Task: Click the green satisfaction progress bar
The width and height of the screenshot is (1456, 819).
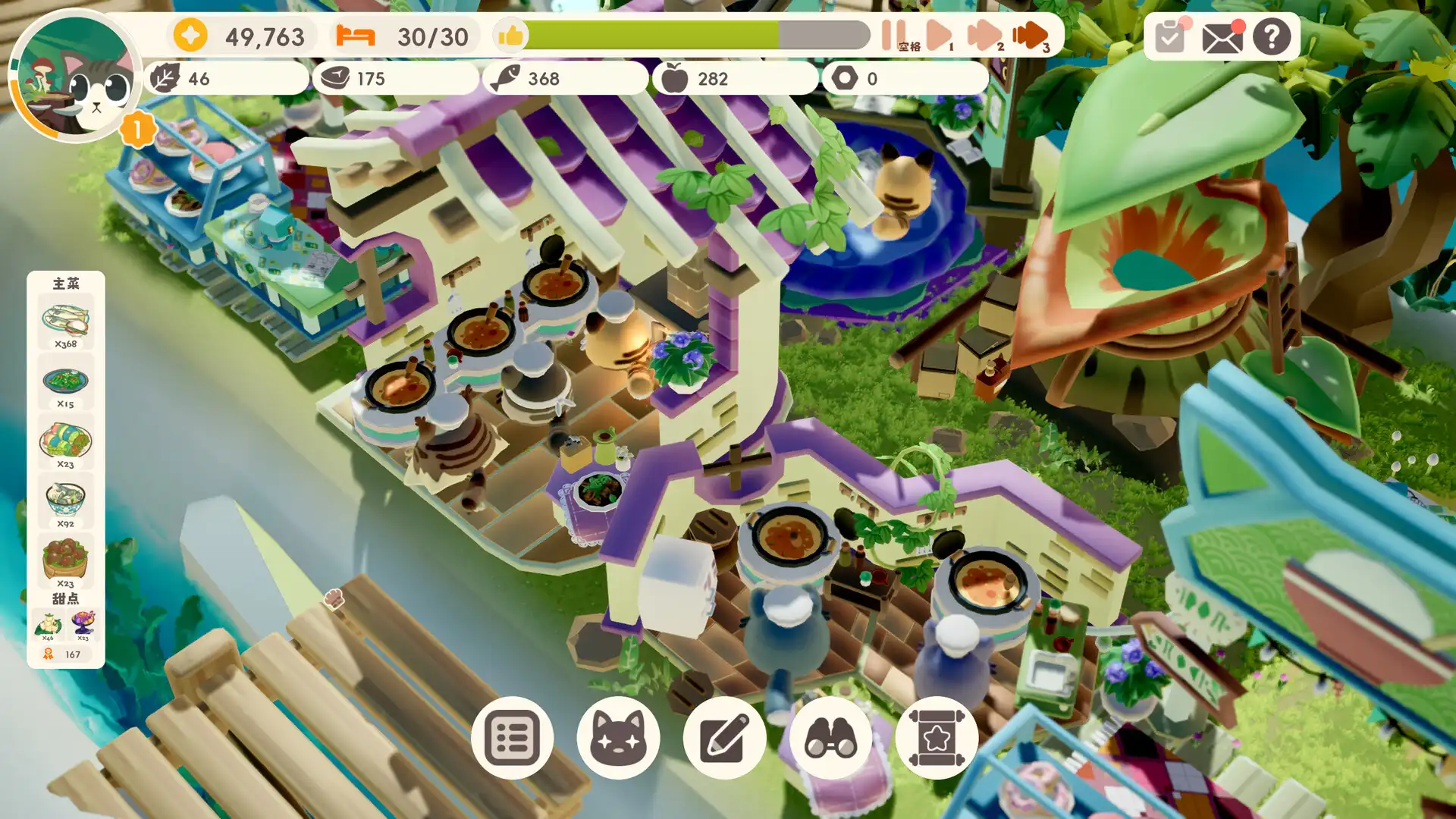Action: [652, 33]
